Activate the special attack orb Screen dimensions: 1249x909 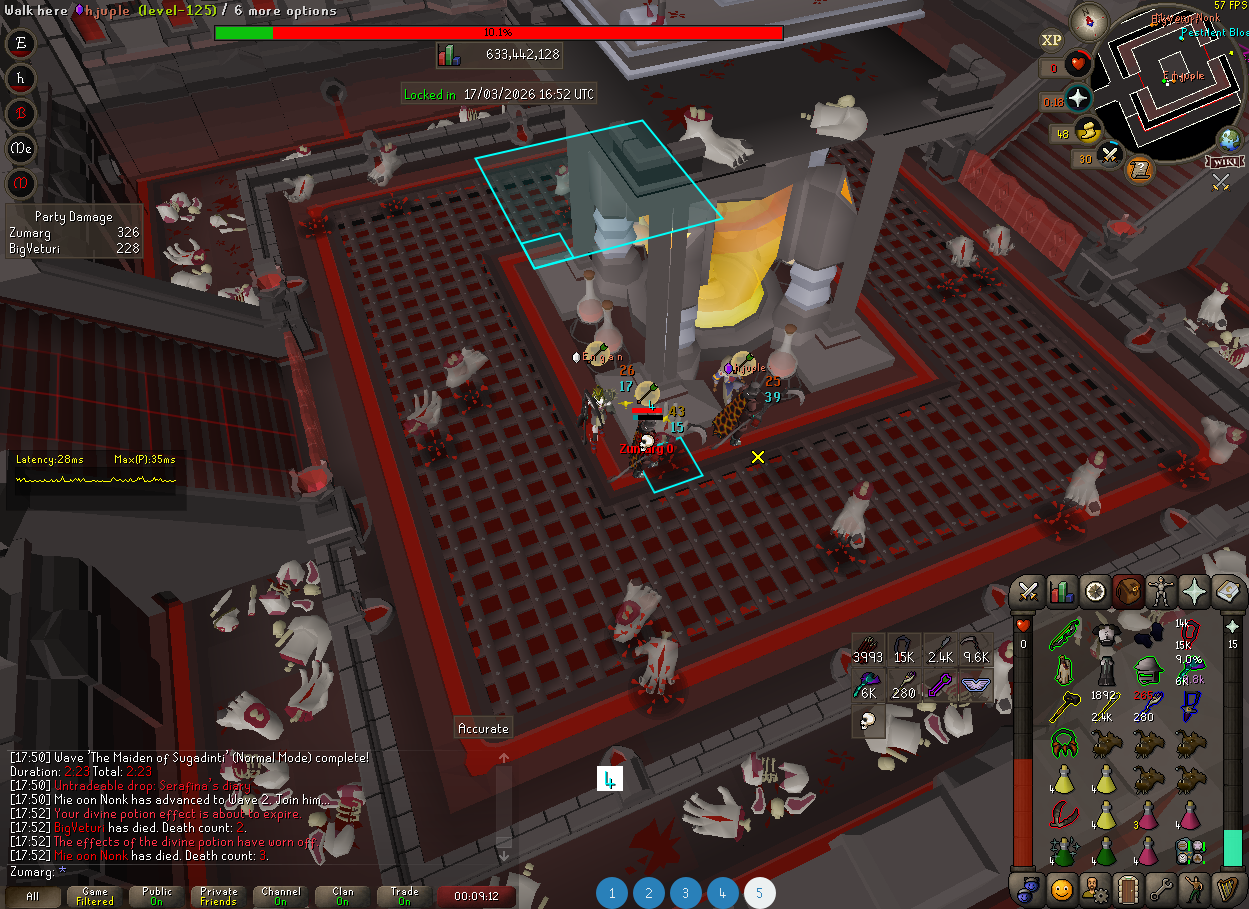tap(1110, 155)
